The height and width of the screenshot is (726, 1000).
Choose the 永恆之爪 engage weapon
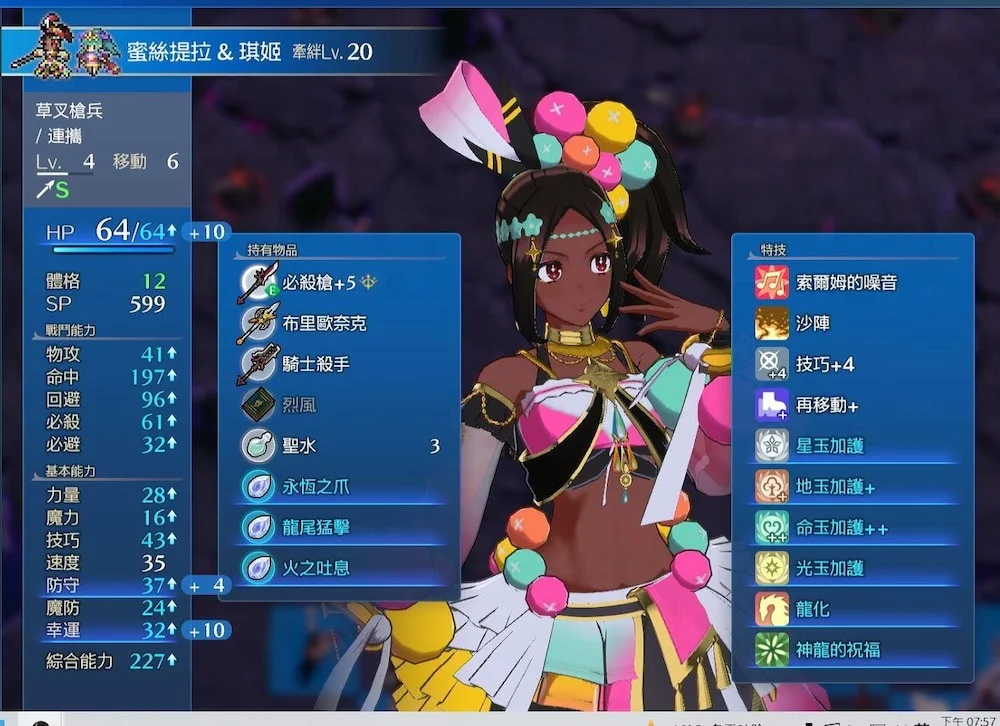[x=316, y=487]
